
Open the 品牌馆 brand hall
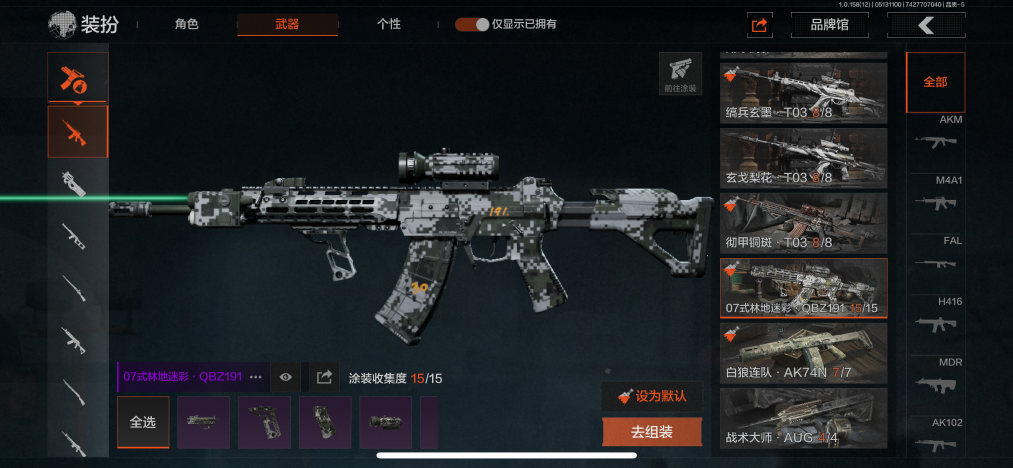click(829, 24)
